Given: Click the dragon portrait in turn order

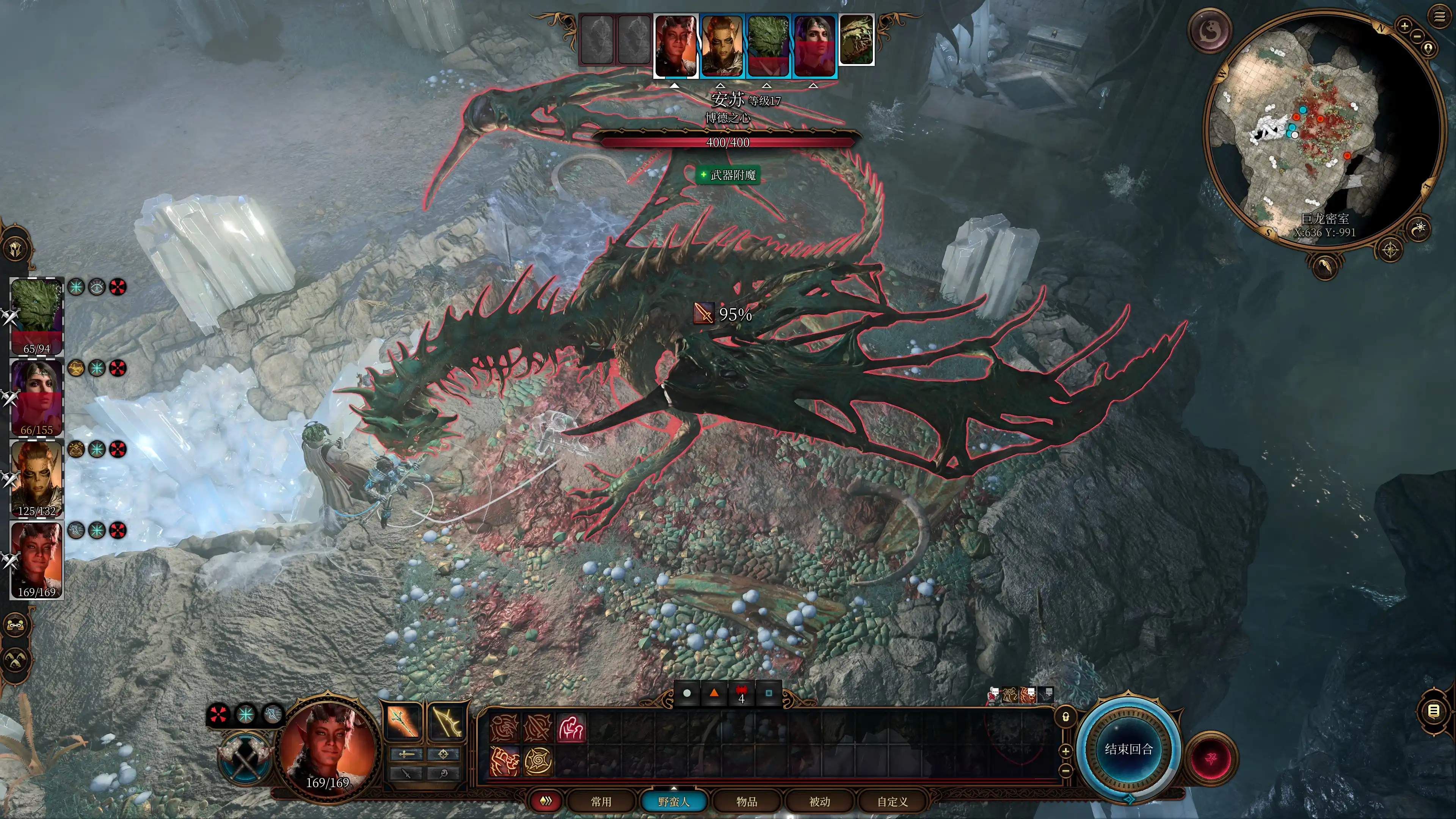Looking at the screenshot, I should [x=856, y=39].
